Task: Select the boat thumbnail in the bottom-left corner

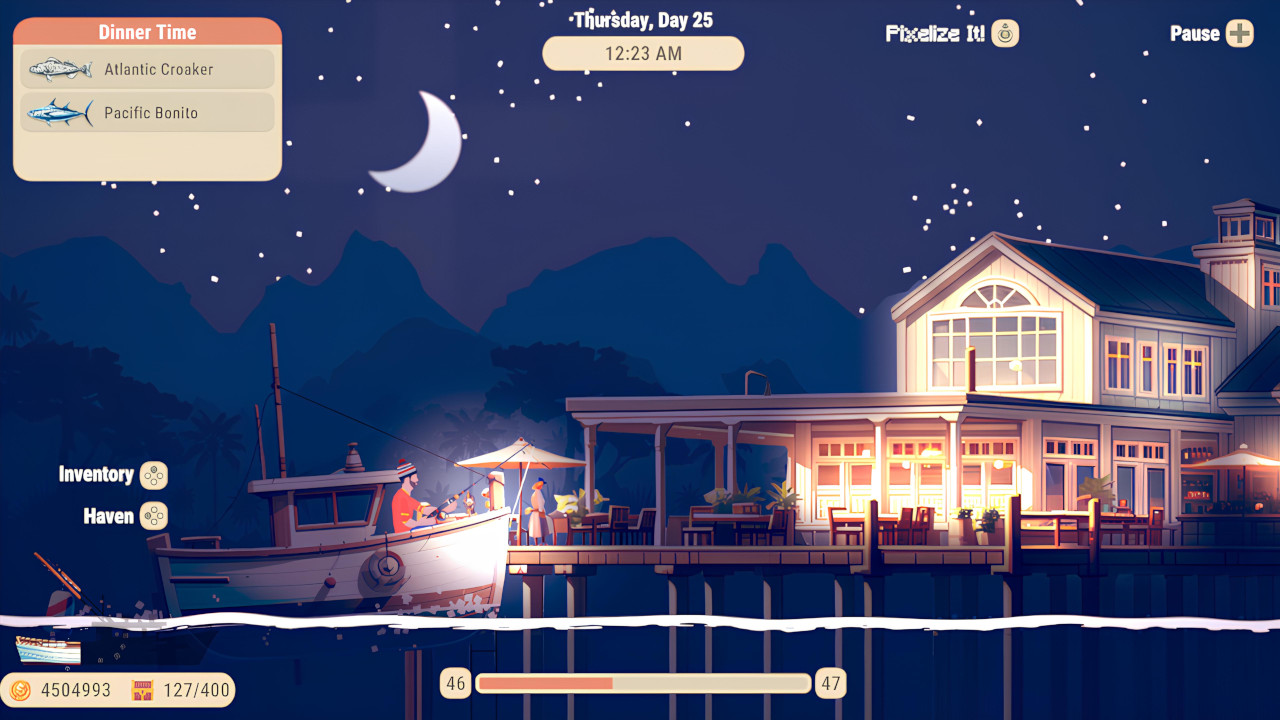Action: point(45,648)
